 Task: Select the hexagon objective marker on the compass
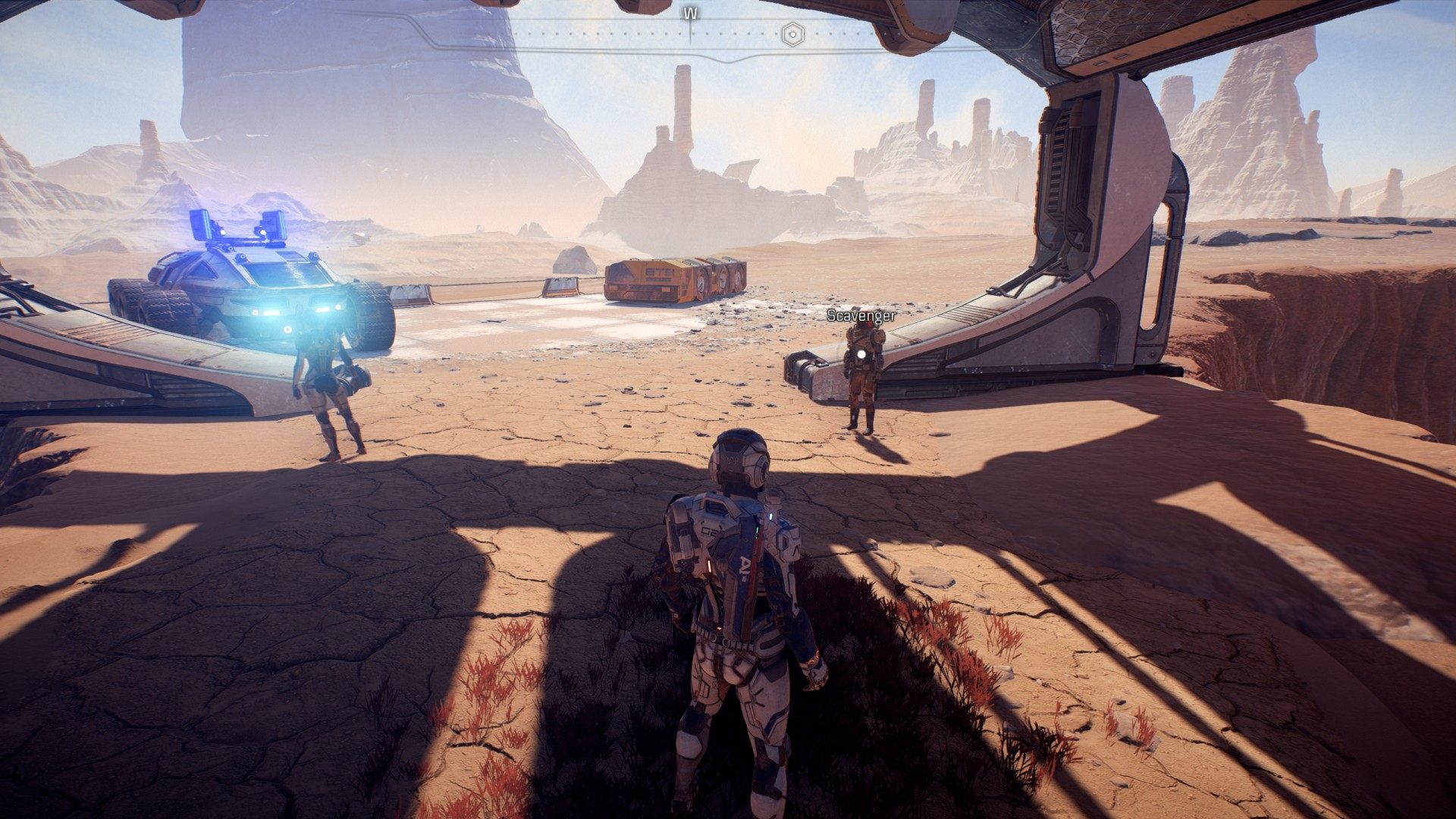[x=792, y=34]
